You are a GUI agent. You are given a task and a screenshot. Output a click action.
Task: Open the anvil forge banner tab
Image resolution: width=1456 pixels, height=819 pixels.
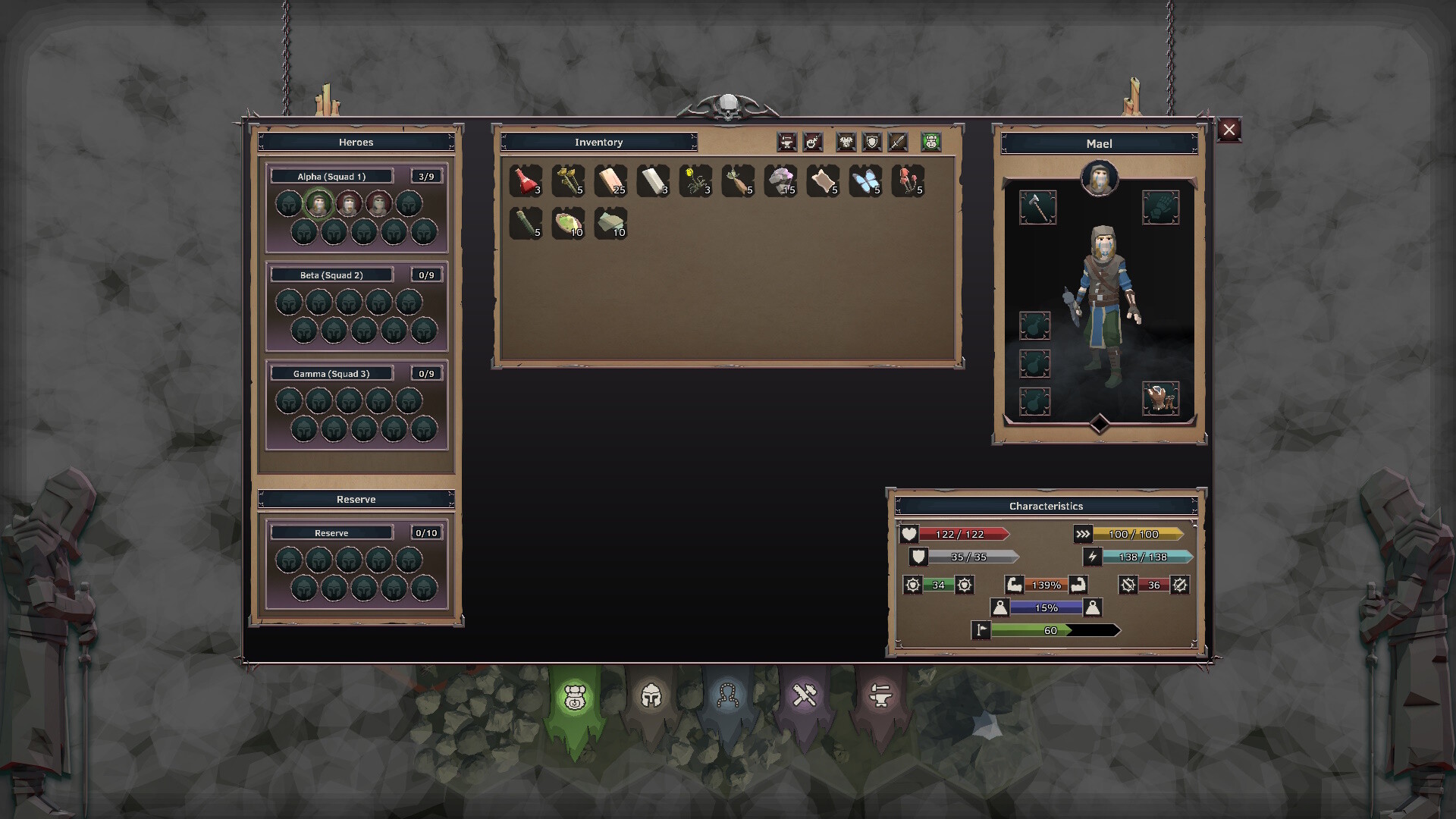(880, 695)
